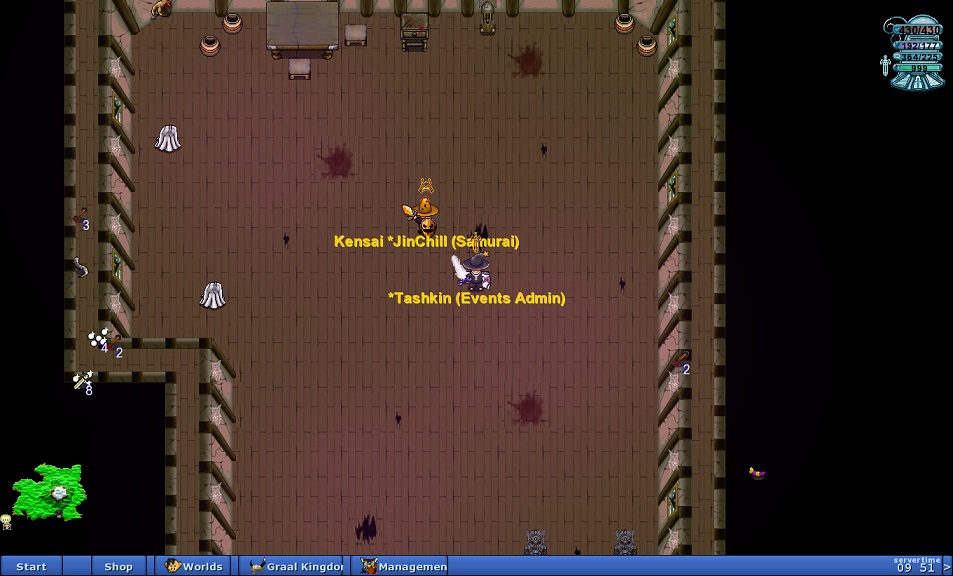The width and height of the screenshot is (953, 576).
Task: Select the Graal Kingdoms taskbar entry
Action: (295, 566)
